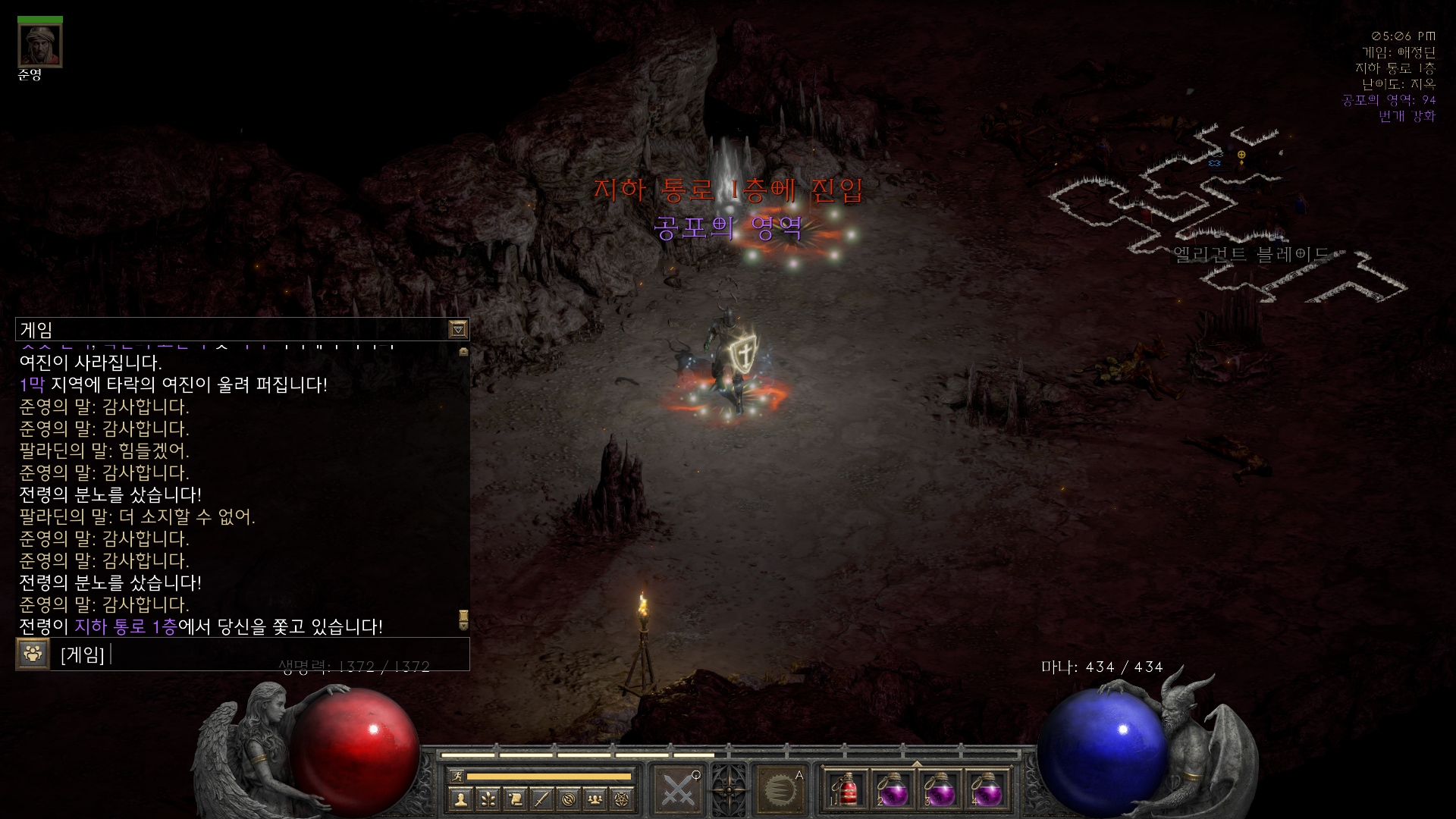Open the inventory sword icon

541,799
